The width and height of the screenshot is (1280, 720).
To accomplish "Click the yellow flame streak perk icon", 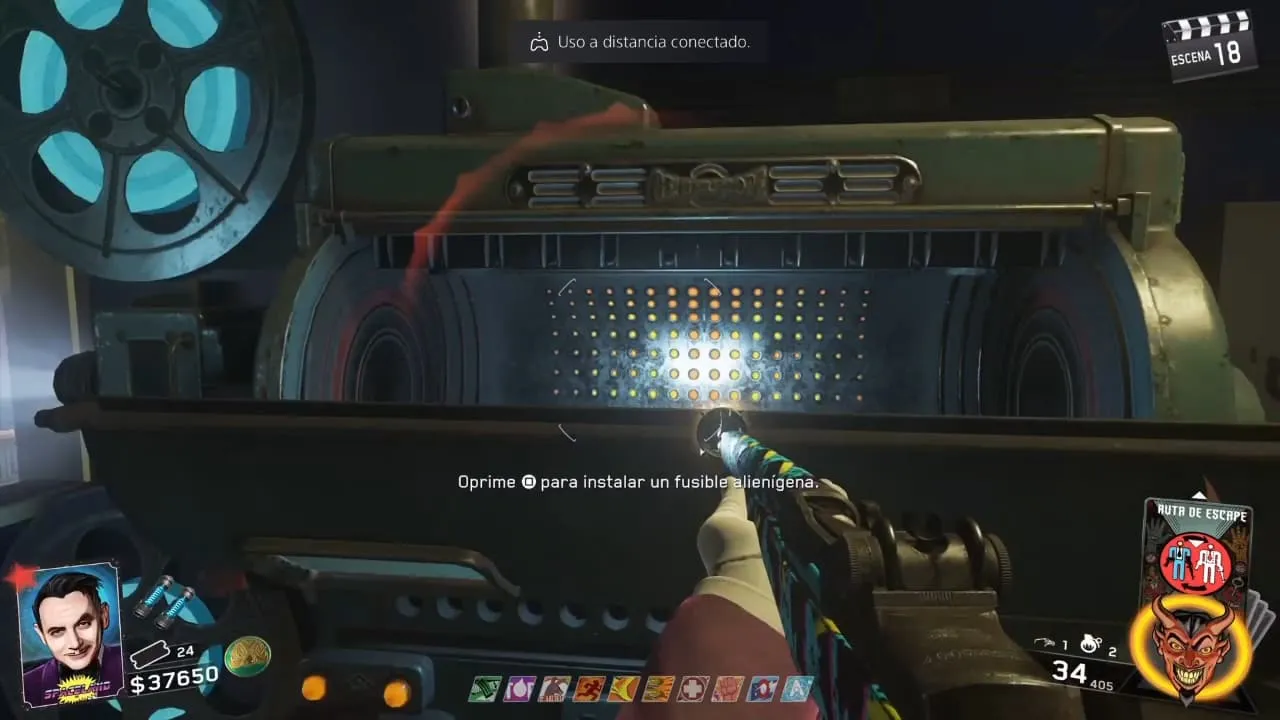I will 622,688.
